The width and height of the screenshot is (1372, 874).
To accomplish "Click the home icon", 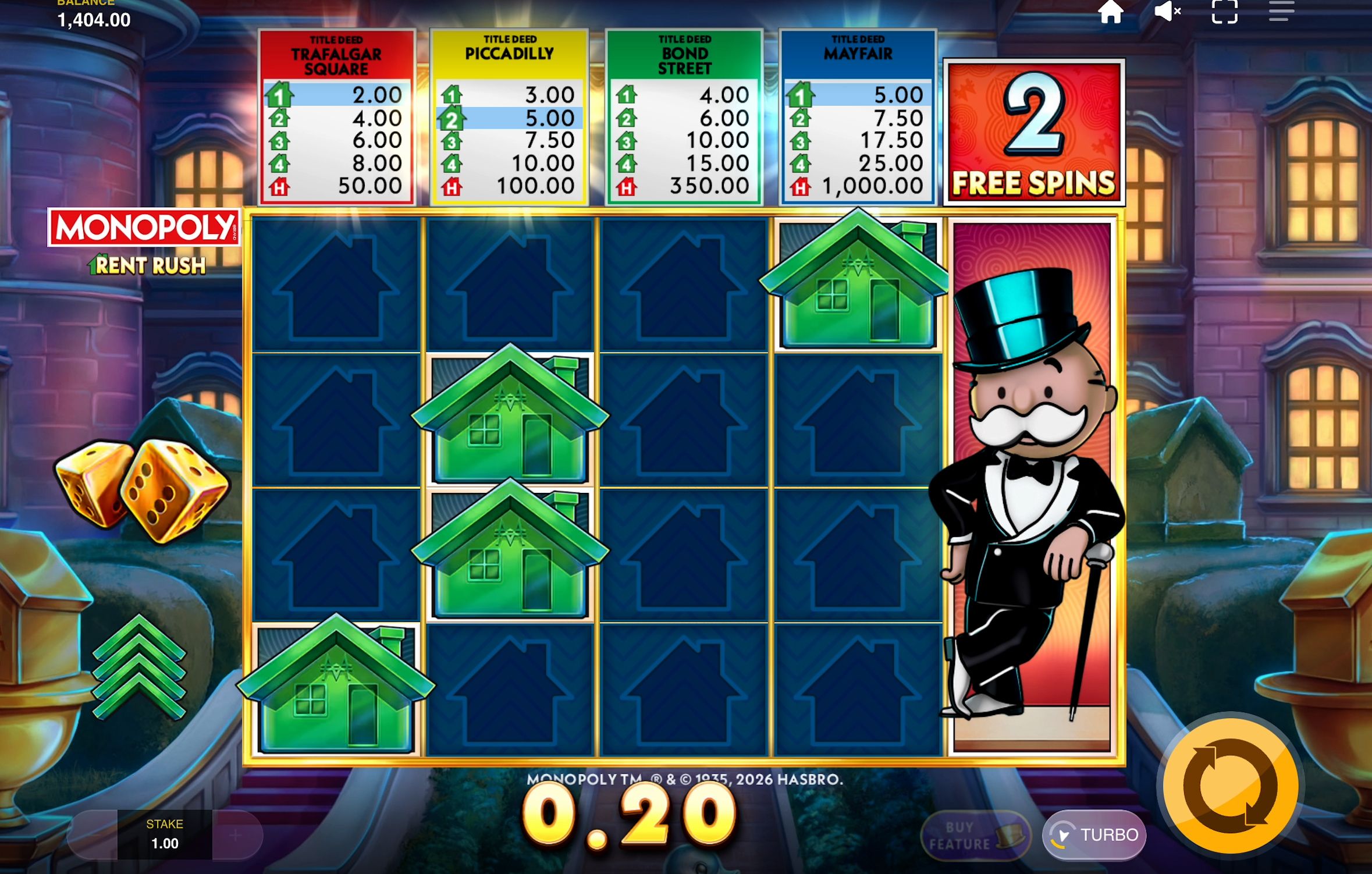I will coord(1111,13).
